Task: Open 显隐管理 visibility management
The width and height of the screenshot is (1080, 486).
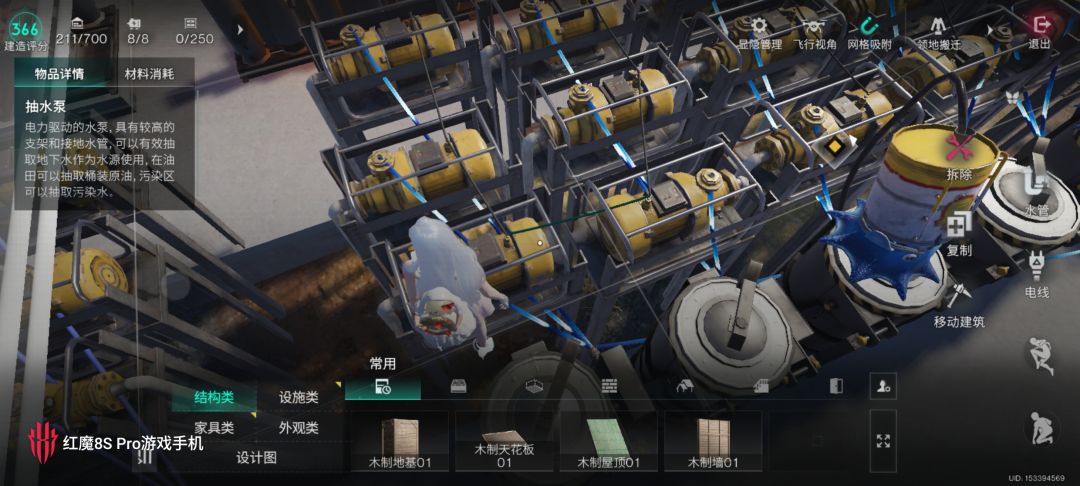Action: 759,30
